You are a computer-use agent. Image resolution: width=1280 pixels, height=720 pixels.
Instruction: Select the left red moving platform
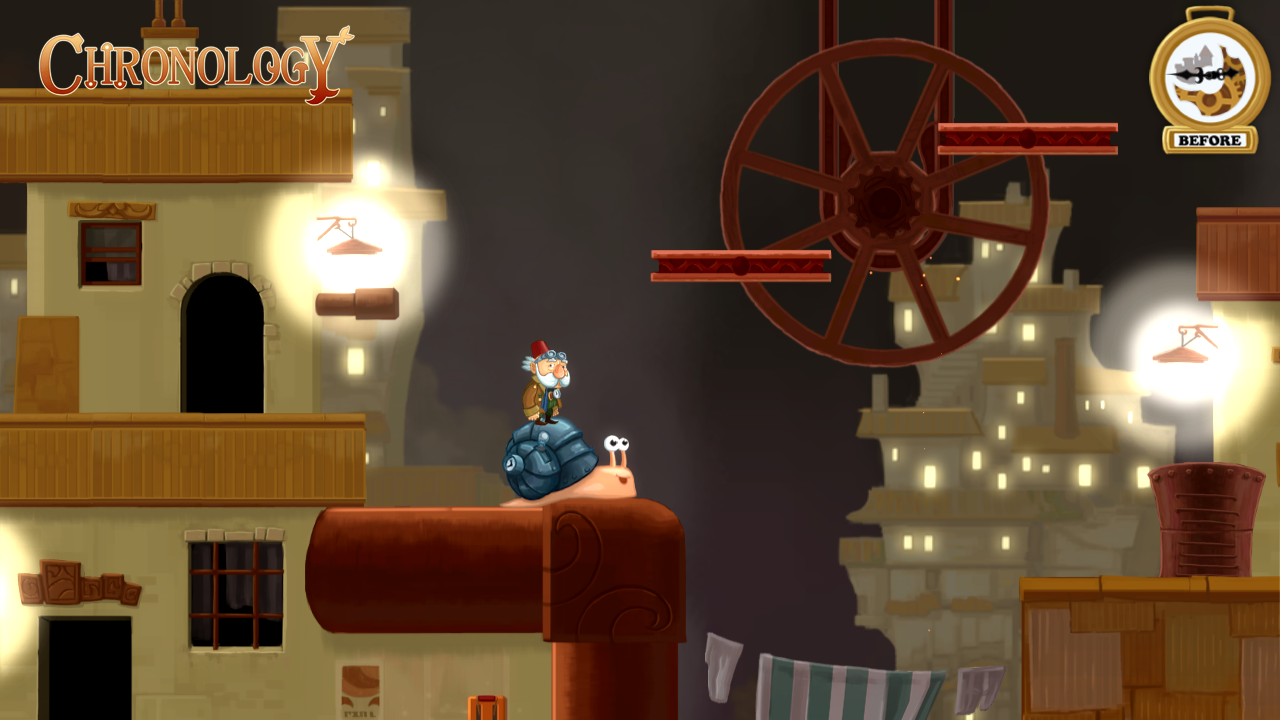point(740,265)
